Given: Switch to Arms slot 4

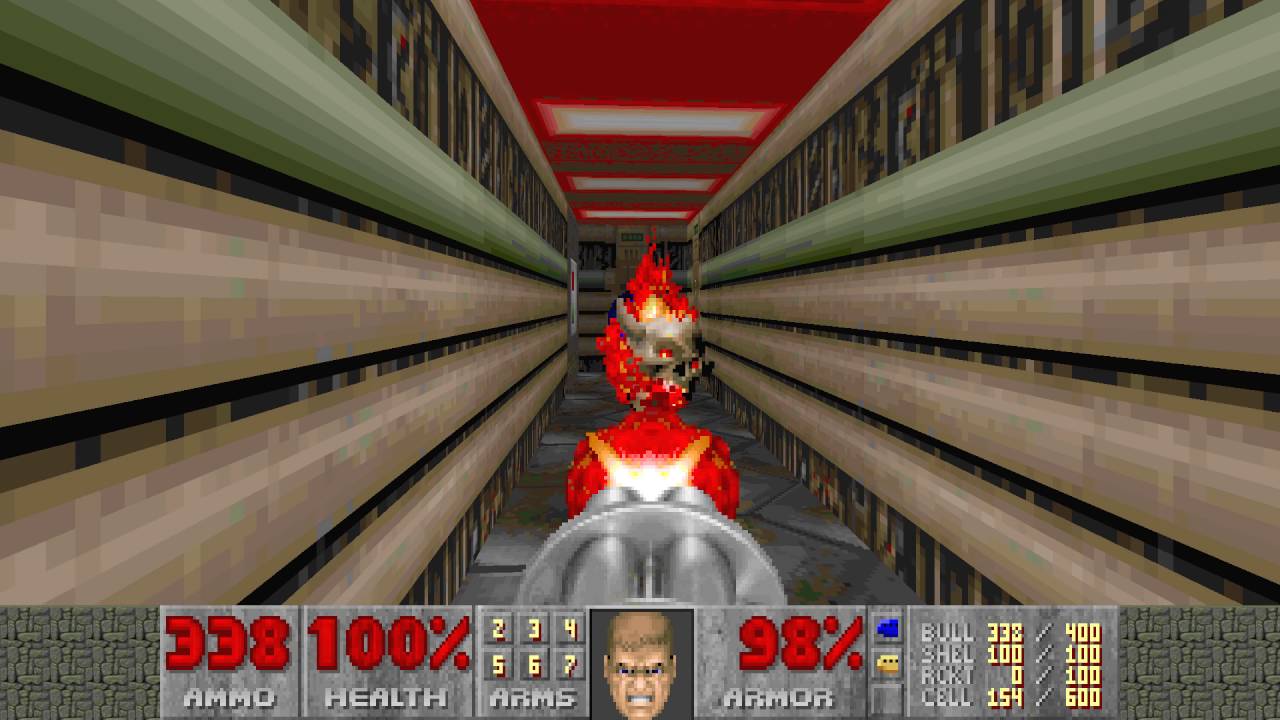Looking at the screenshot, I should [x=570, y=630].
